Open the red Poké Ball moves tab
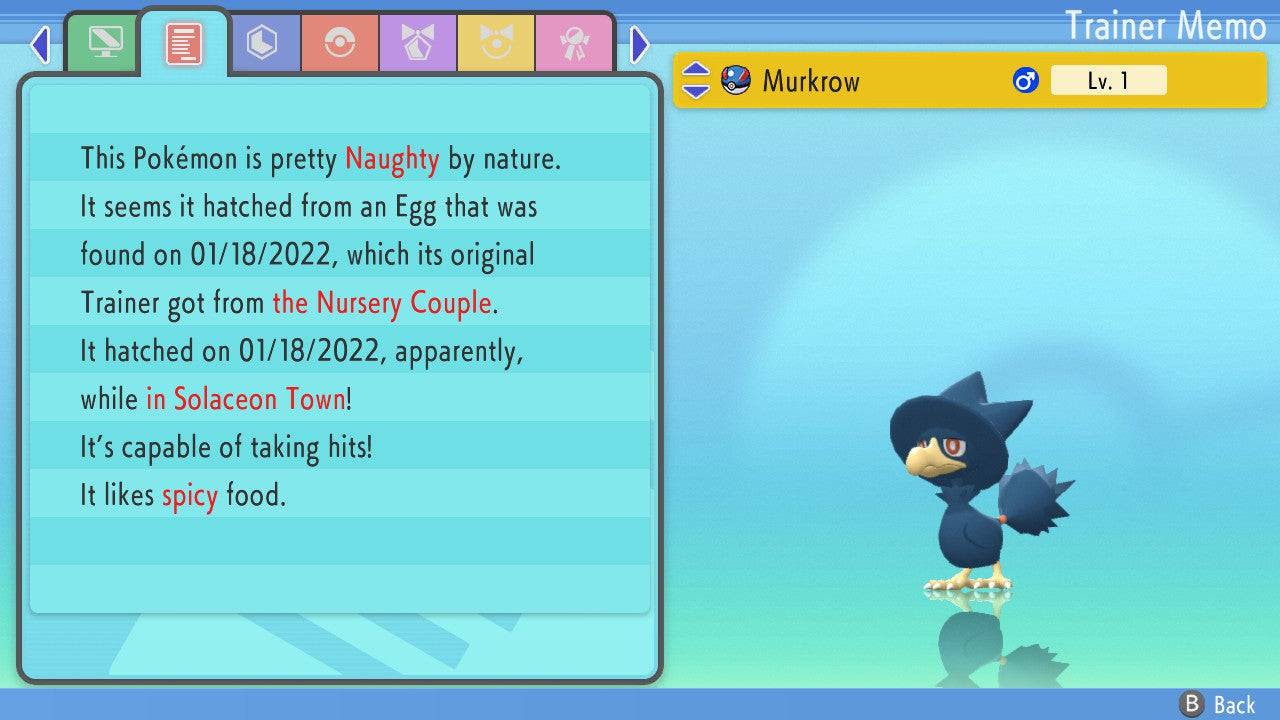 [340, 44]
